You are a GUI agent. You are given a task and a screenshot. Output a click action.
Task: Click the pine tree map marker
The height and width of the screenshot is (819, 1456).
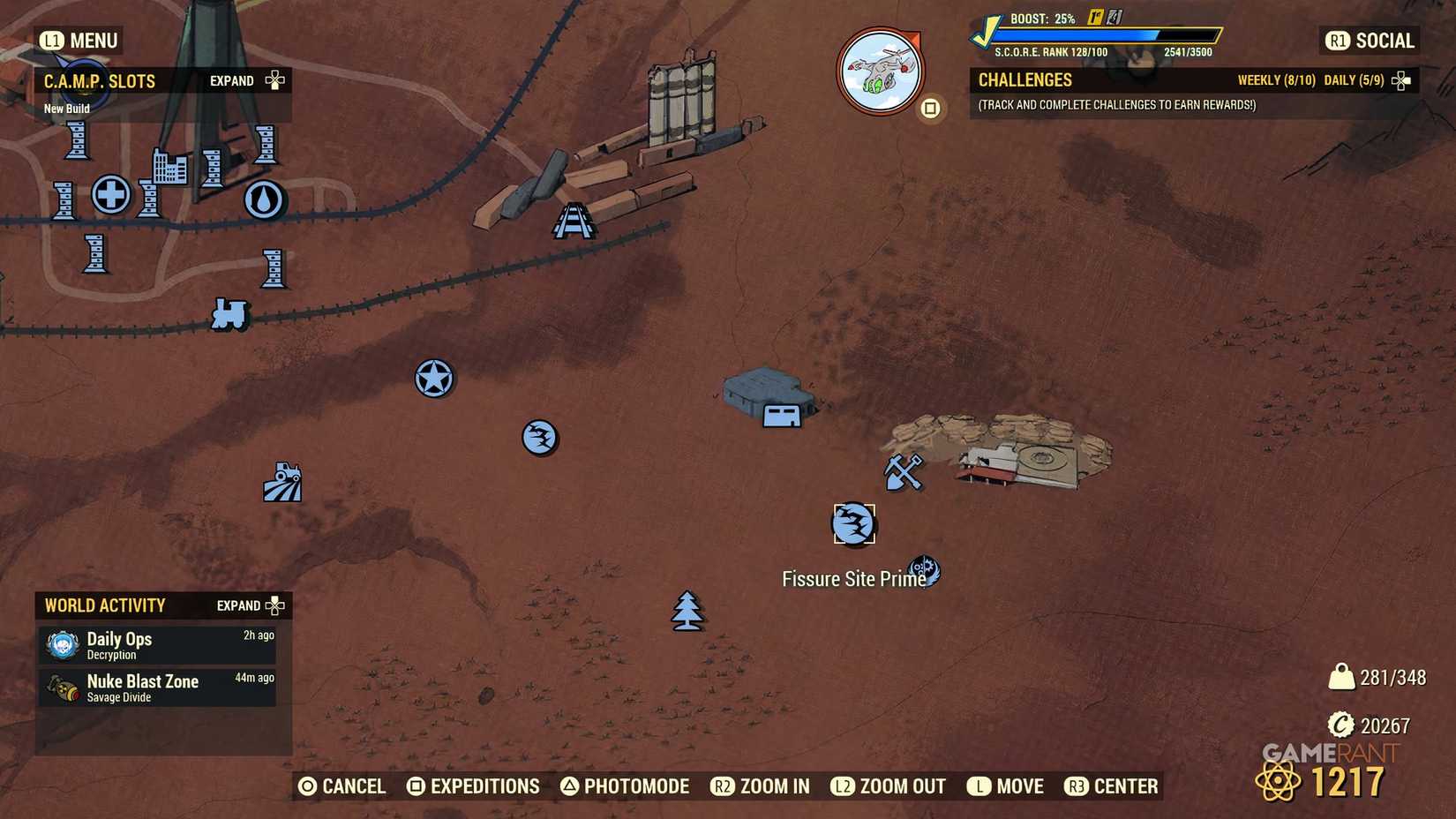(x=687, y=610)
